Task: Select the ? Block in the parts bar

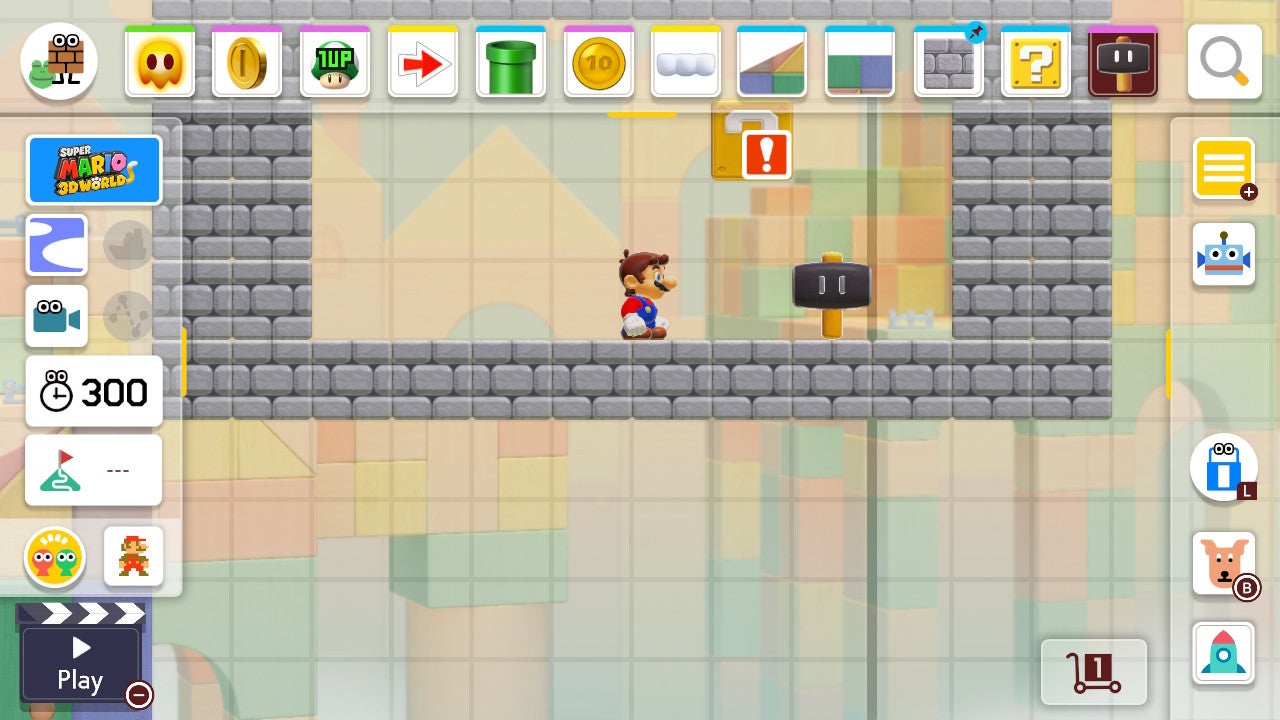Action: 1035,61
